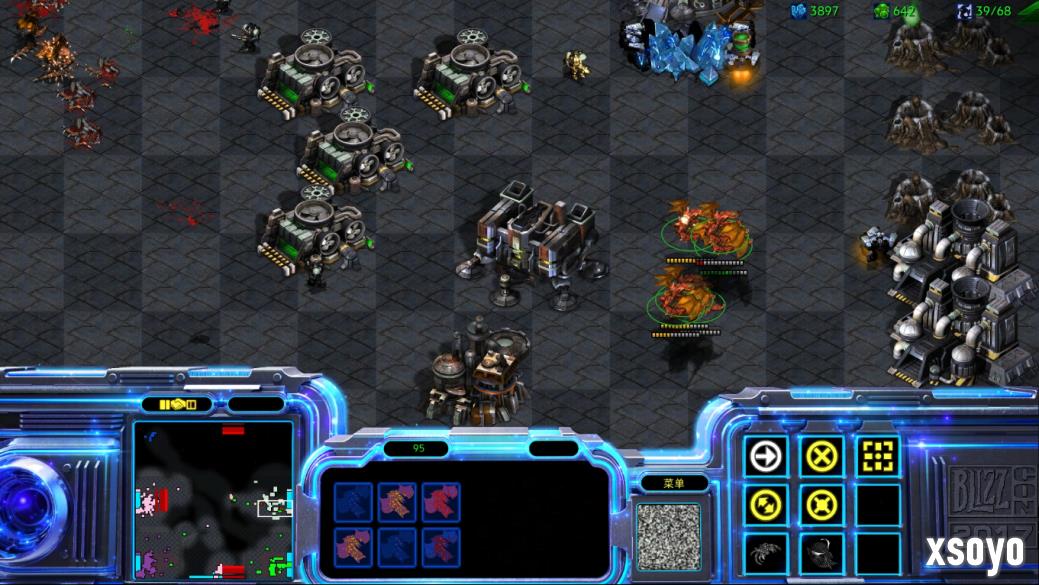1039x585 pixels.
Task: Issue the Move command with the arrow icon
Action: tap(767, 457)
